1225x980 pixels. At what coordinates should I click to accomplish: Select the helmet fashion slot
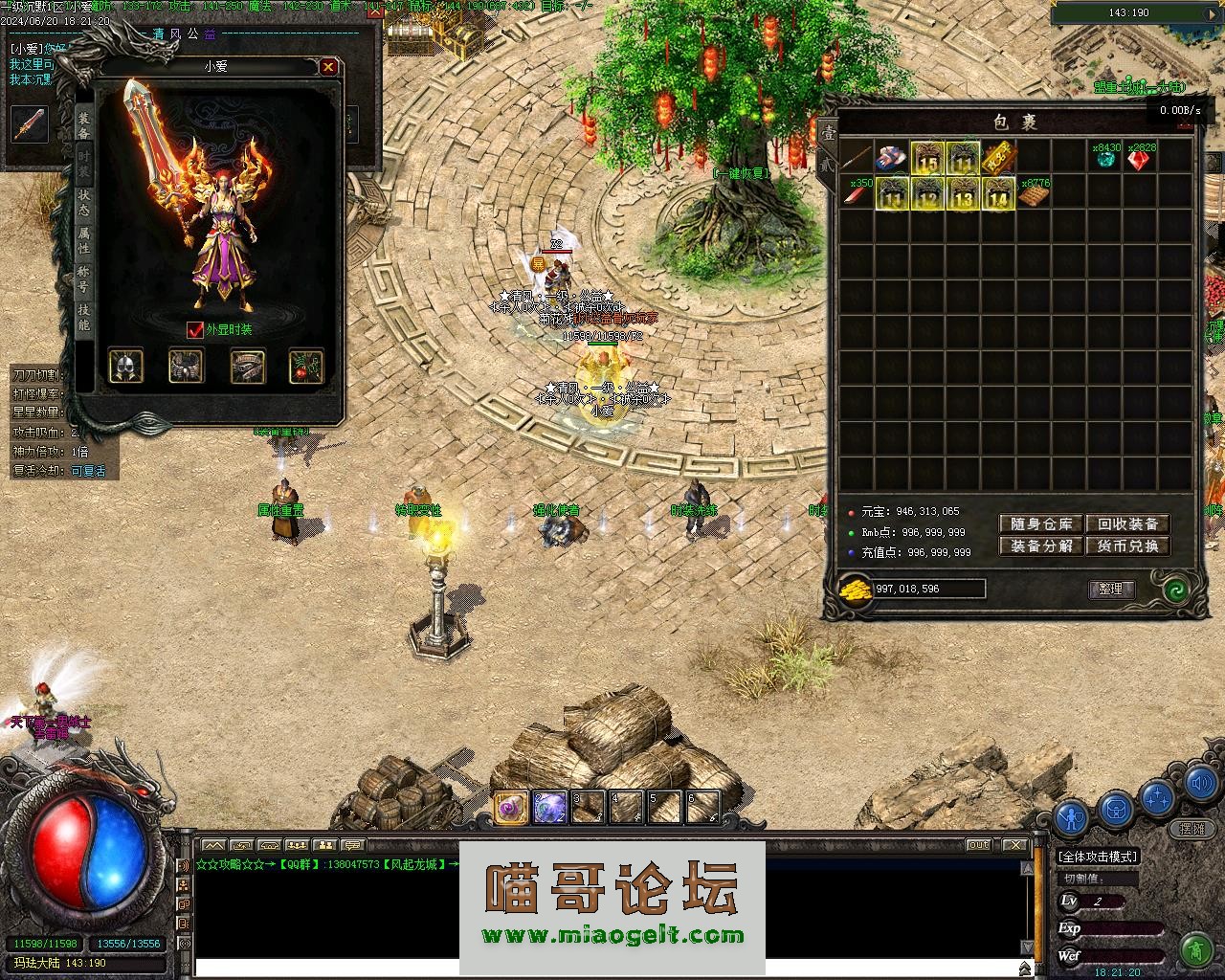tap(125, 366)
